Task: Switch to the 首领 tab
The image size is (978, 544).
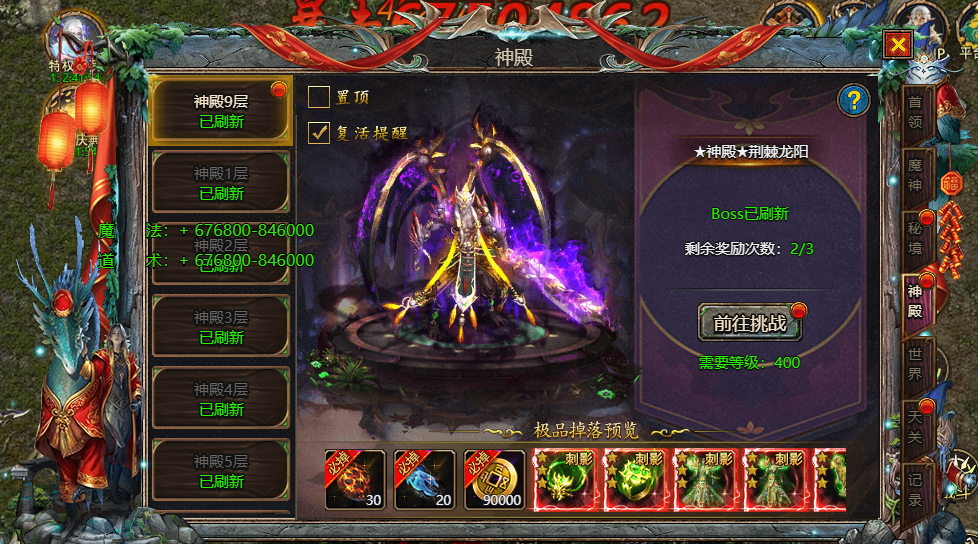Action: coord(915,112)
